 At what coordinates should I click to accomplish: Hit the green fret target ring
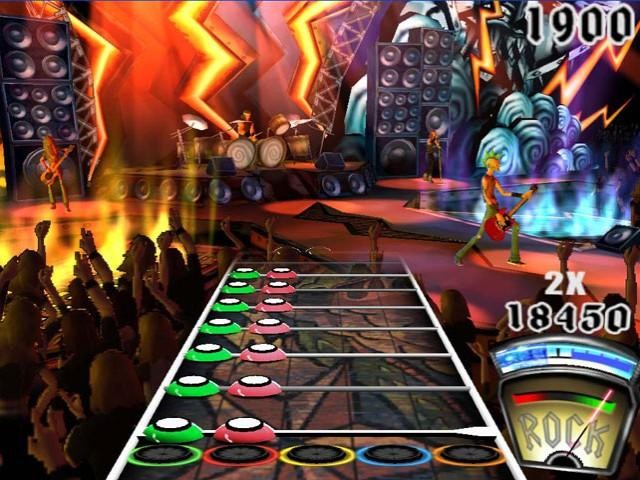click(x=163, y=455)
